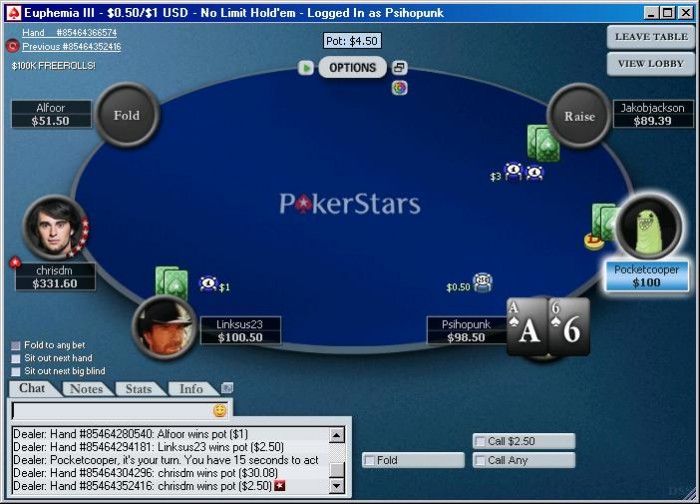Screen dimensions: 700x504
Task: Open the emoji picker in chat
Action: 220,411
